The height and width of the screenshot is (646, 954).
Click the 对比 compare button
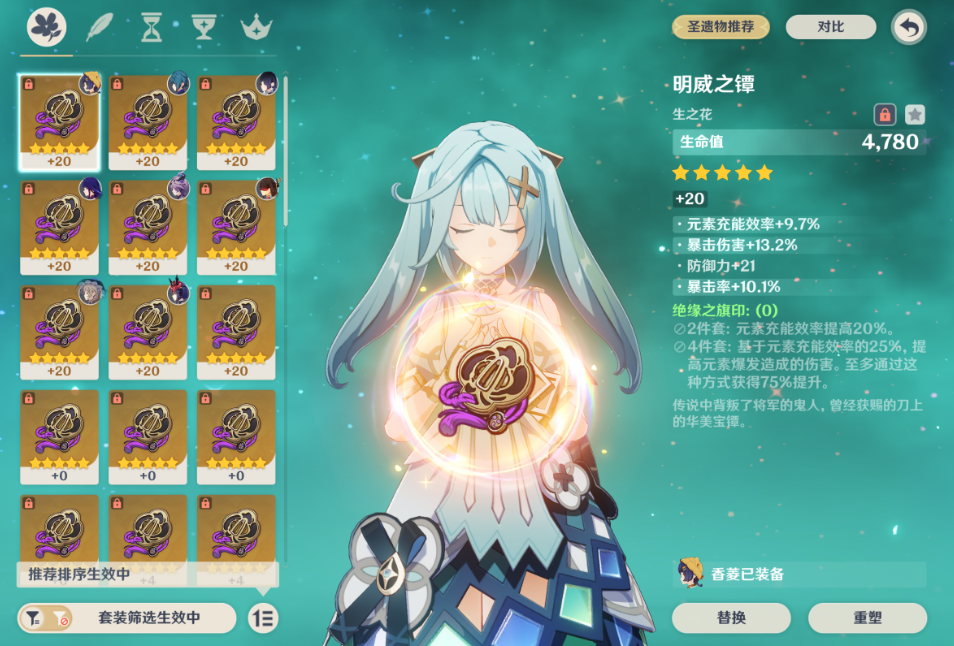[x=831, y=27]
